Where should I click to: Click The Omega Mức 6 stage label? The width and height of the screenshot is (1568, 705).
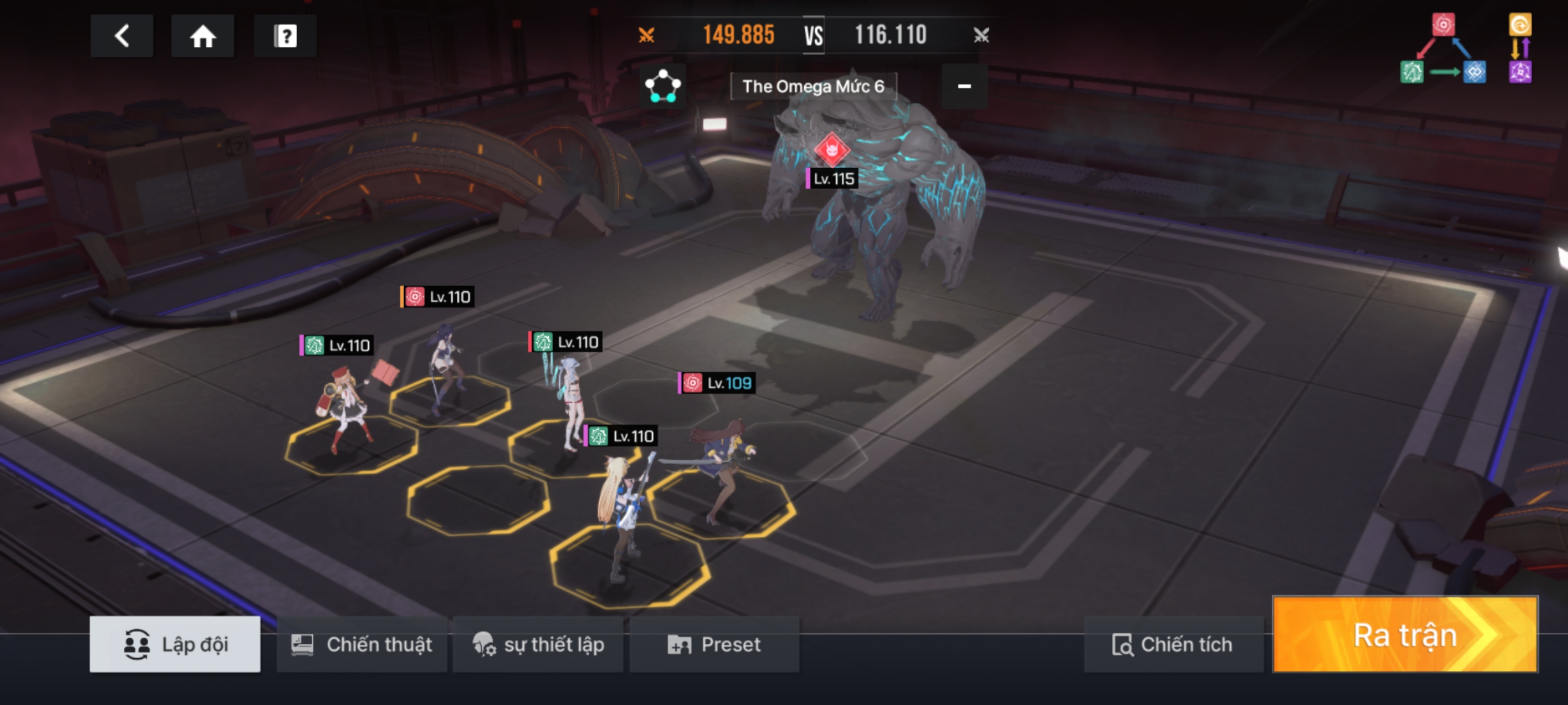click(x=813, y=86)
